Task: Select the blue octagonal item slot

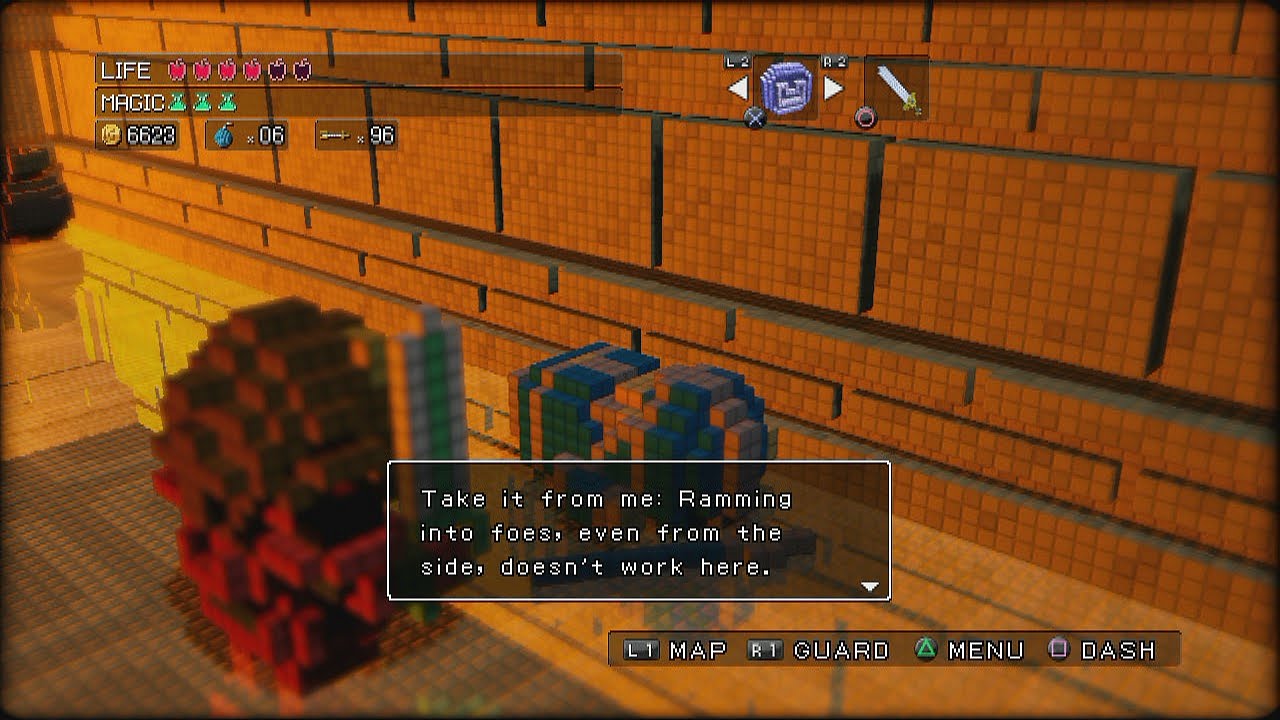Action: click(x=787, y=88)
